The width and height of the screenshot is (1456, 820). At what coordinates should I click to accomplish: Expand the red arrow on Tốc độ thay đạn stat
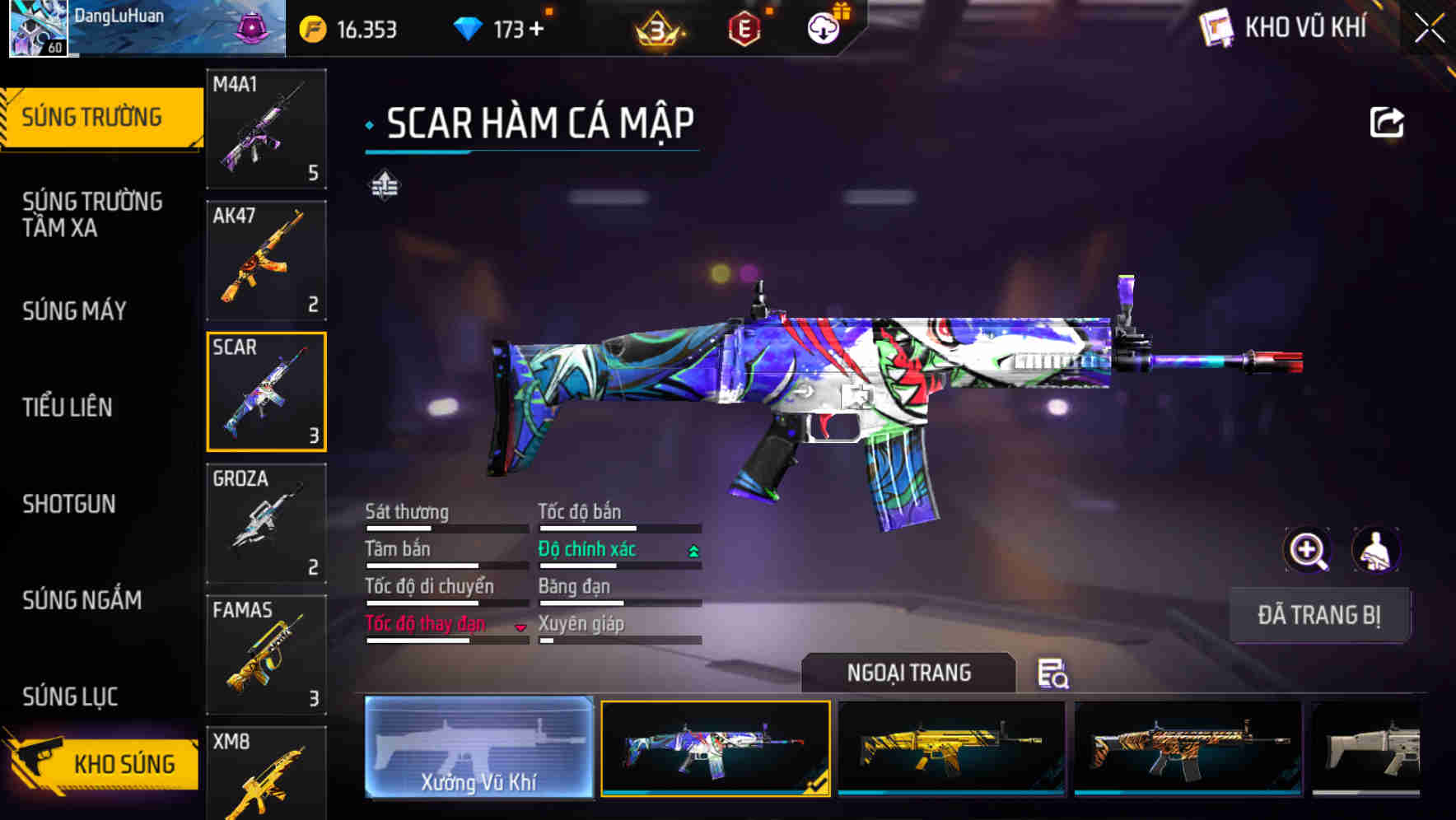pos(521,626)
